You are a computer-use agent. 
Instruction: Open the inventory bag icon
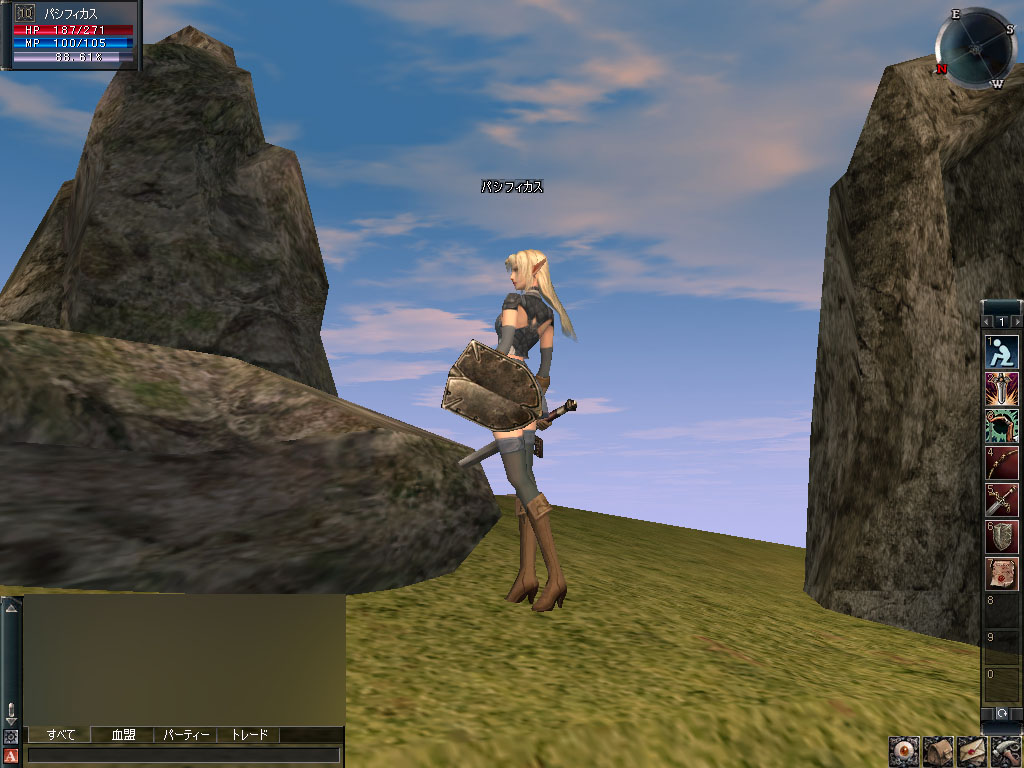click(x=937, y=752)
